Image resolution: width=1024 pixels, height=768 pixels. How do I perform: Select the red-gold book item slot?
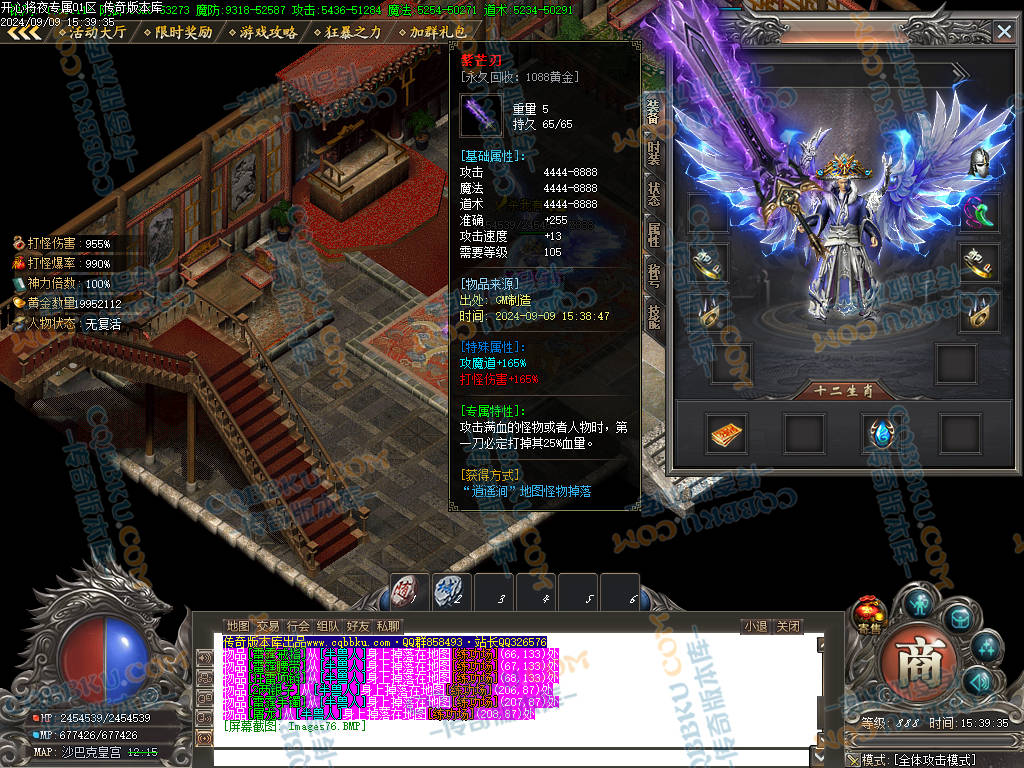(x=726, y=434)
